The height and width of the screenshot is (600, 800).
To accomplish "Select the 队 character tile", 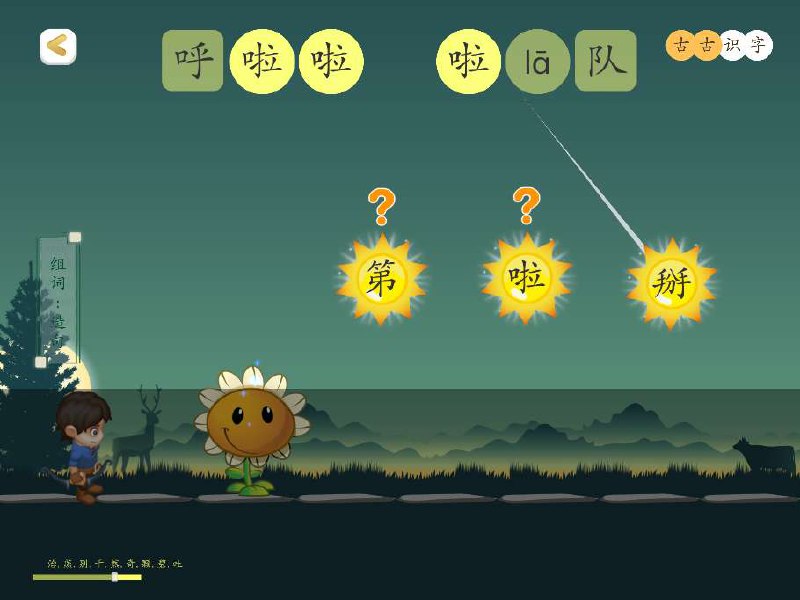I will [x=606, y=61].
